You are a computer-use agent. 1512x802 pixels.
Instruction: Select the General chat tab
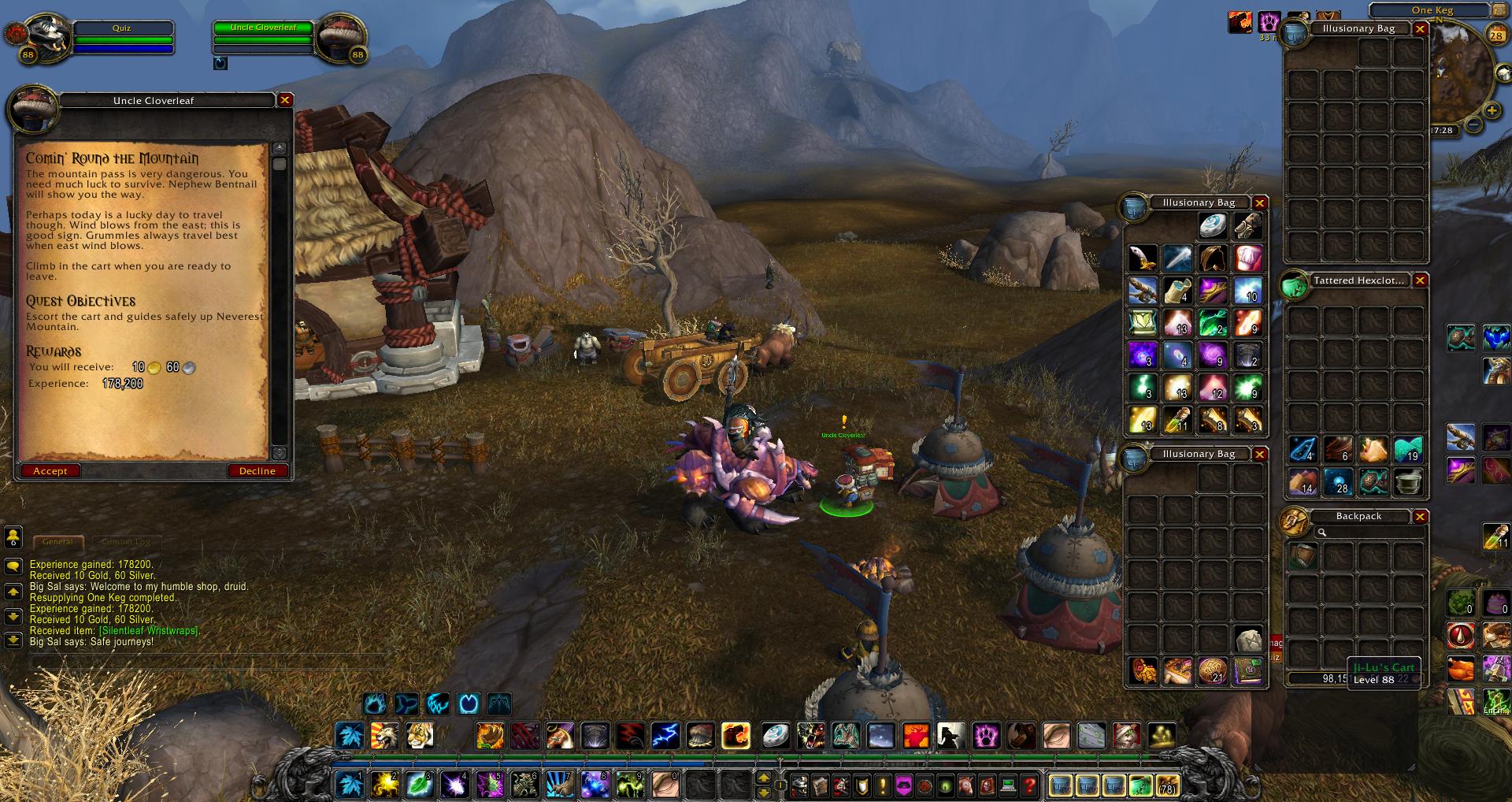[57, 542]
